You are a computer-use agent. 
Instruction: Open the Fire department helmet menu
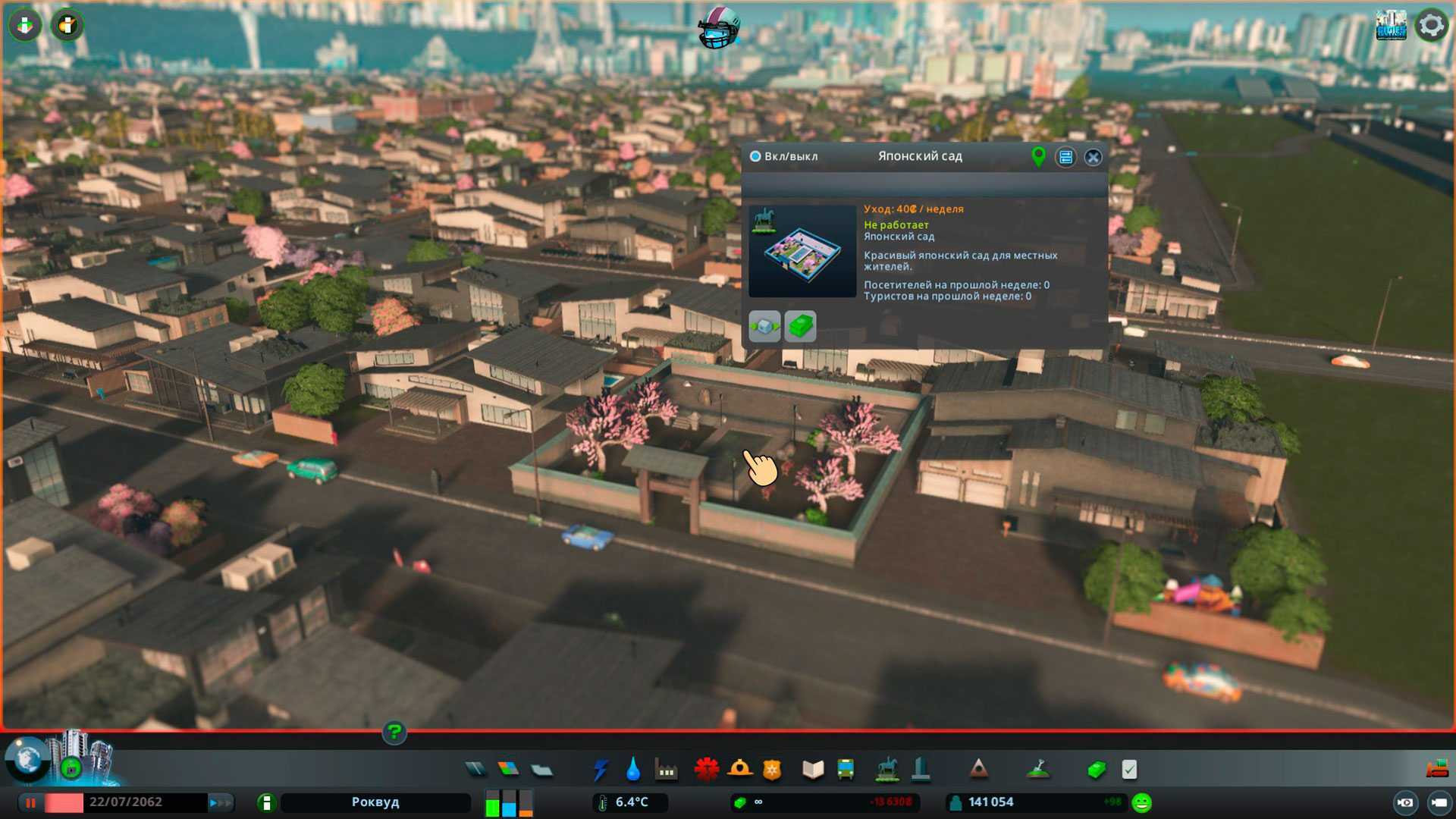[739, 770]
